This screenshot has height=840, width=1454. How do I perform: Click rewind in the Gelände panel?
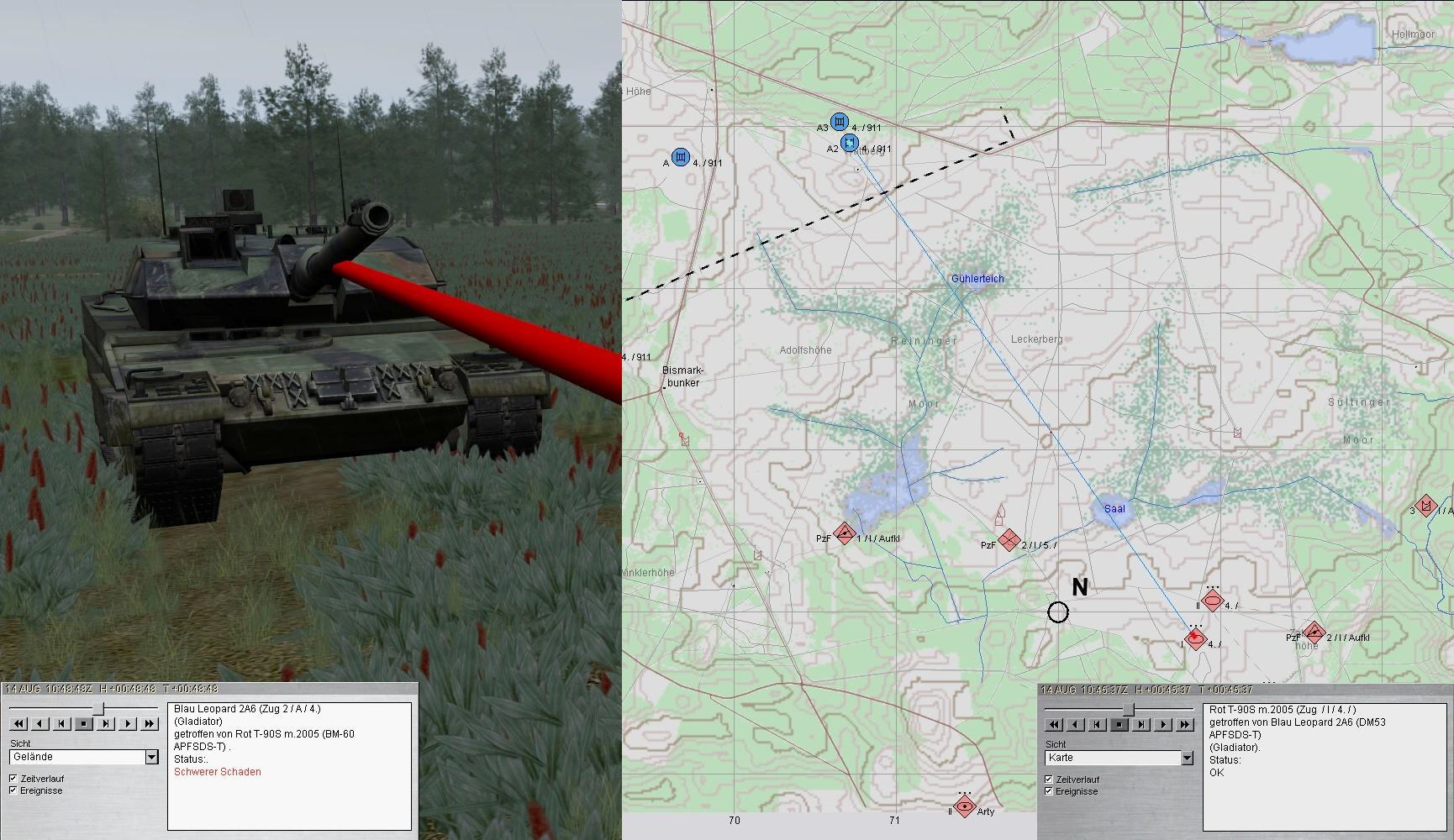pyautogui.click(x=18, y=723)
